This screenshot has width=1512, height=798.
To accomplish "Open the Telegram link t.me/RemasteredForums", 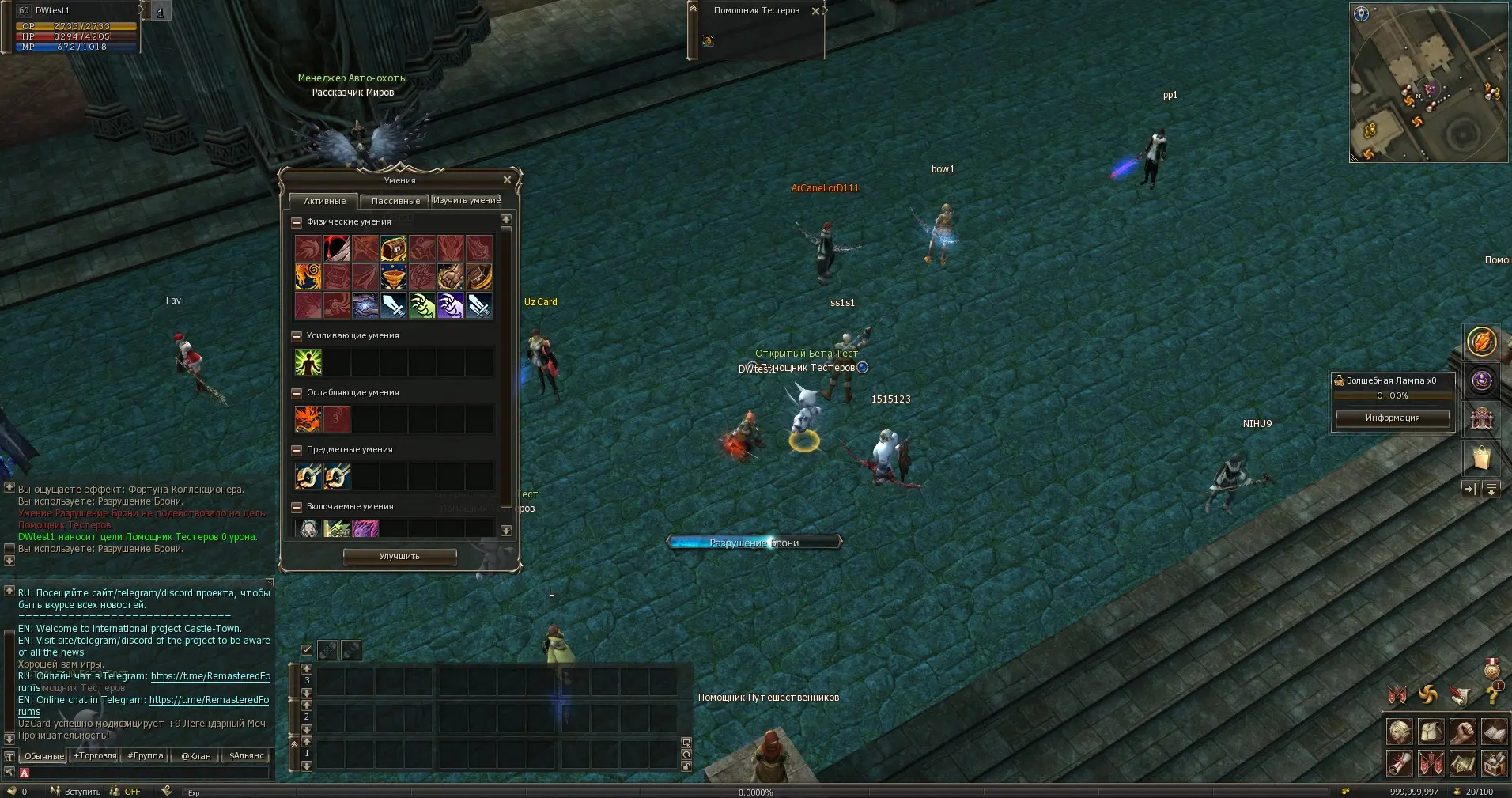I will pyautogui.click(x=210, y=676).
